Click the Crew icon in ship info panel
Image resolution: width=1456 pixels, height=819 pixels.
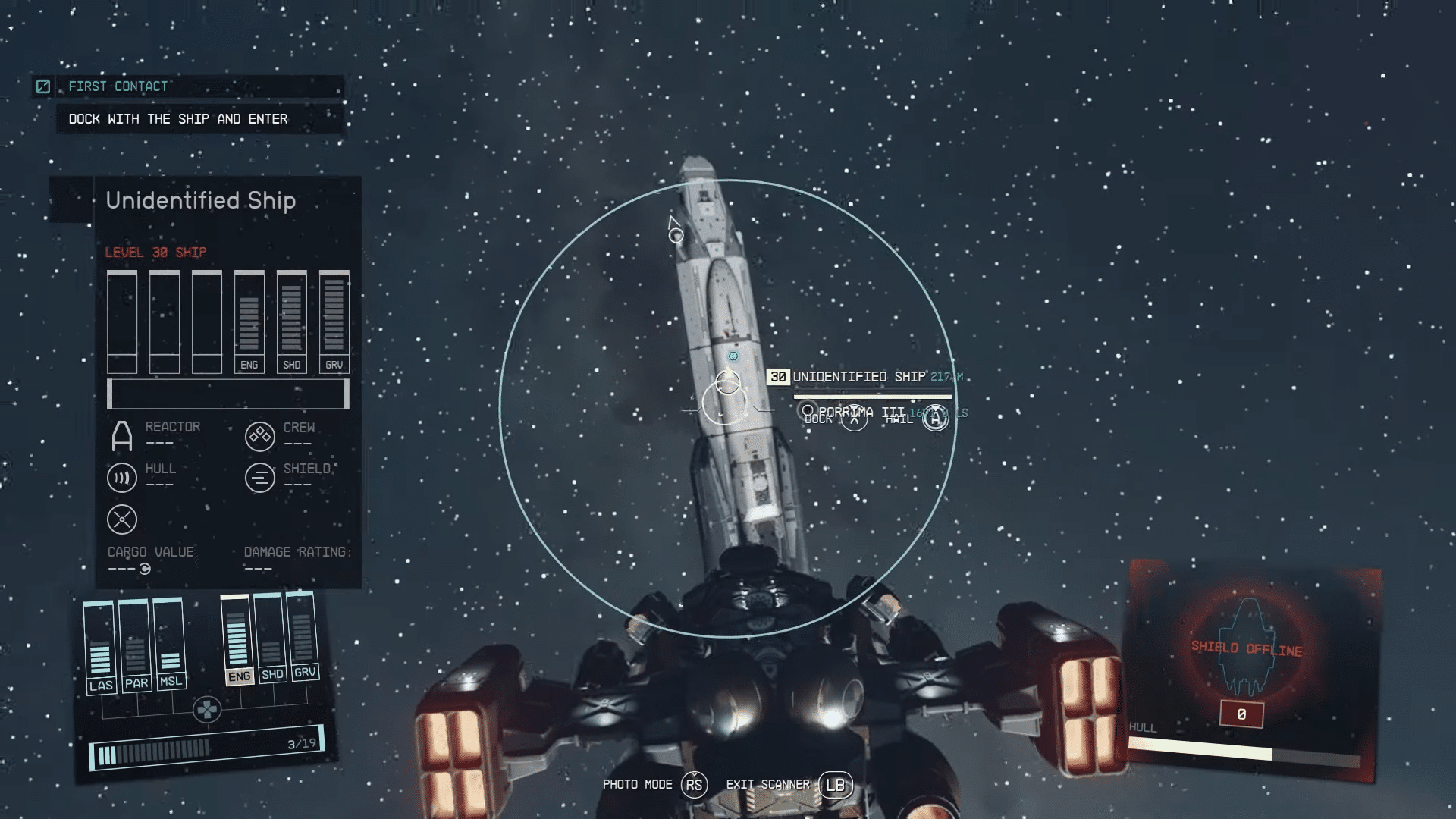tap(261, 435)
